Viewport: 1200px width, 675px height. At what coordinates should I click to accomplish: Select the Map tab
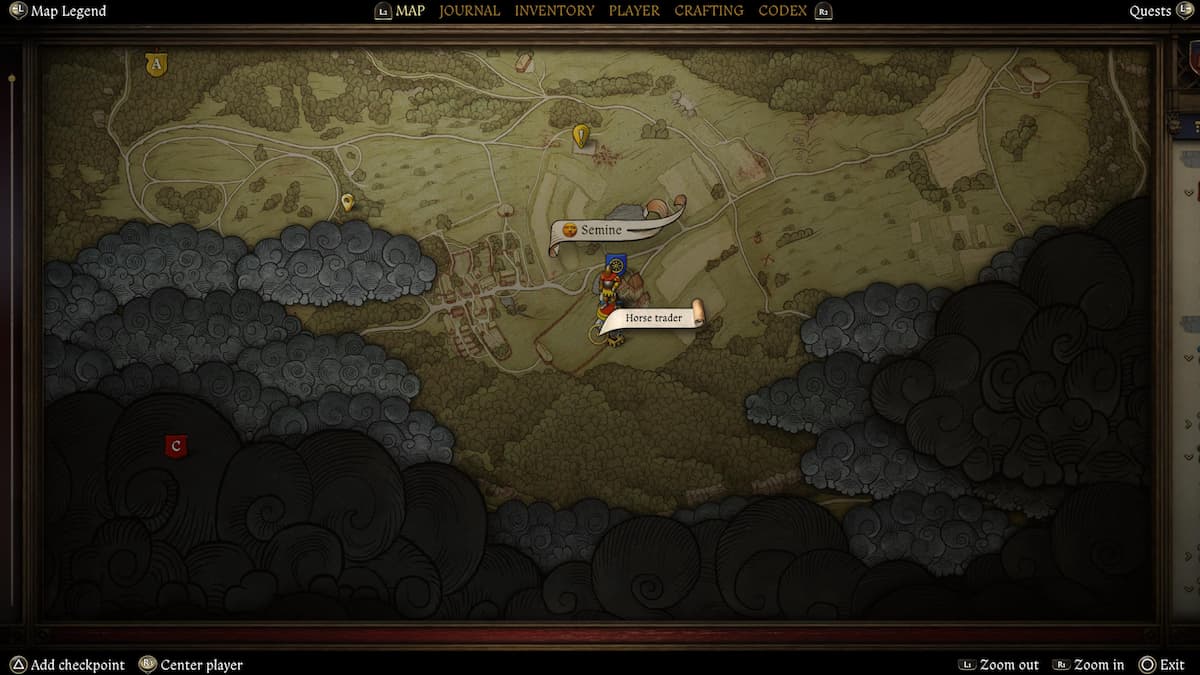410,11
